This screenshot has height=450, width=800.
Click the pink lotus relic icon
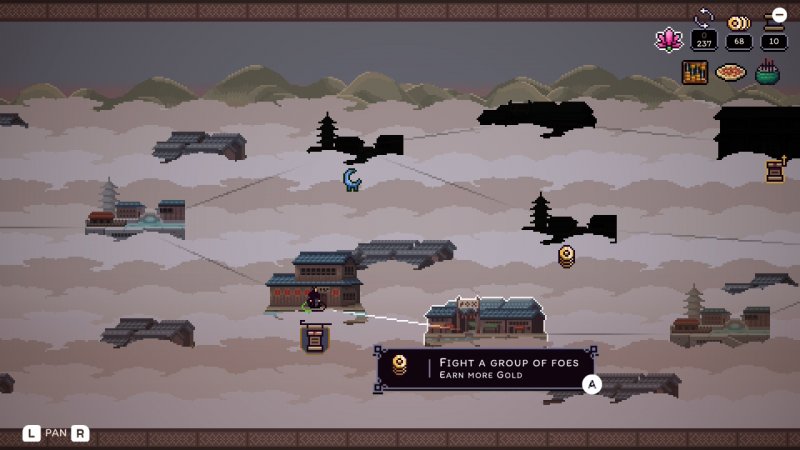click(667, 39)
